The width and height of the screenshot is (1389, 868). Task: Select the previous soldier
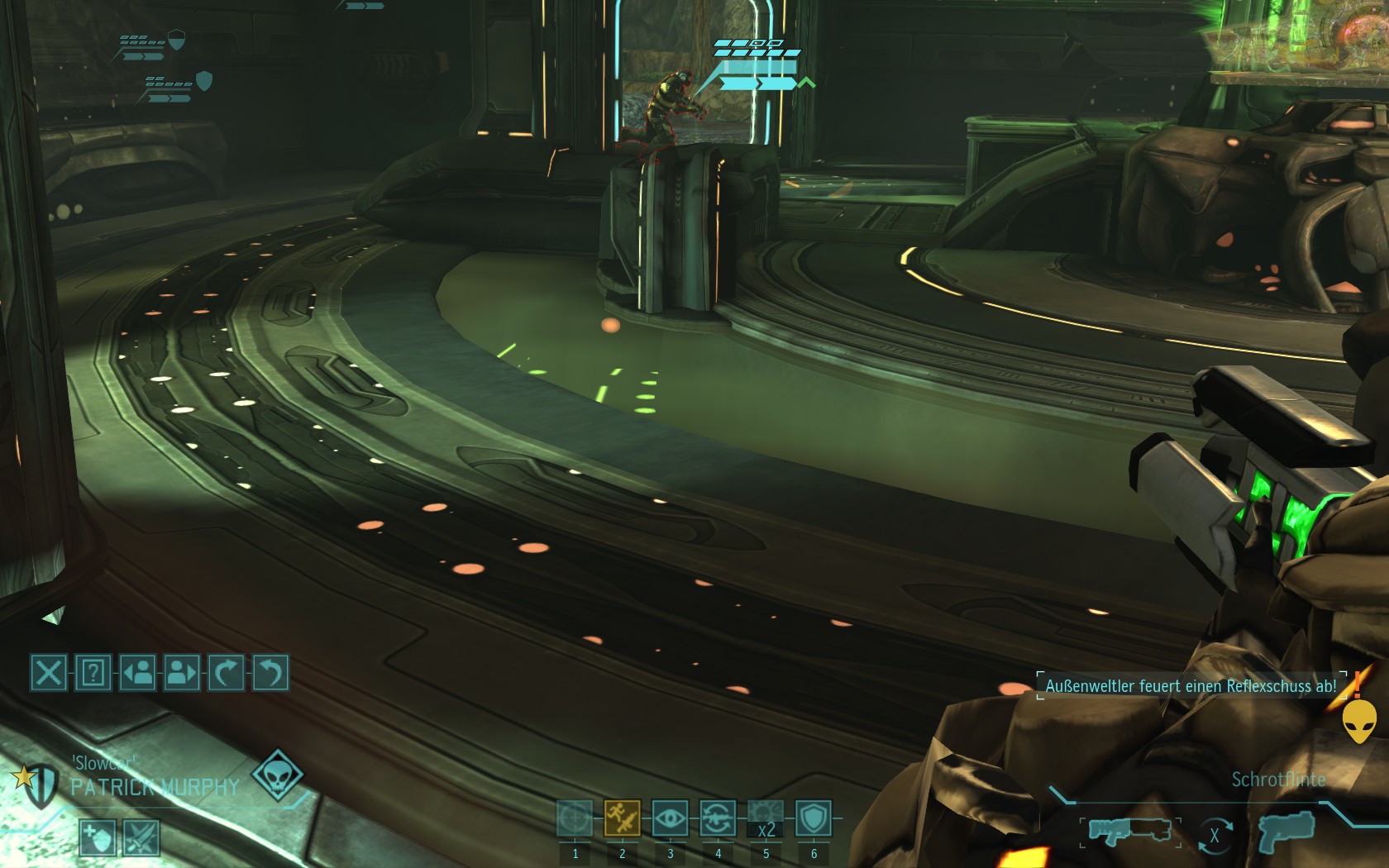(x=138, y=673)
